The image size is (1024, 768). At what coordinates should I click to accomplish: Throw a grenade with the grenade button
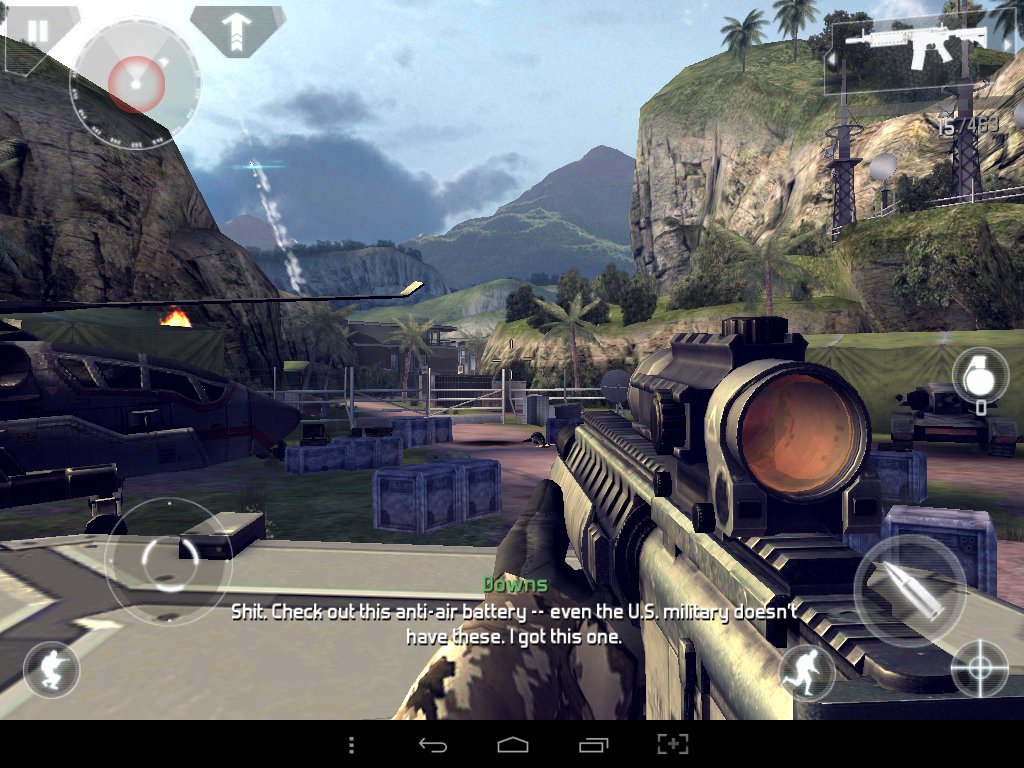pos(979,377)
